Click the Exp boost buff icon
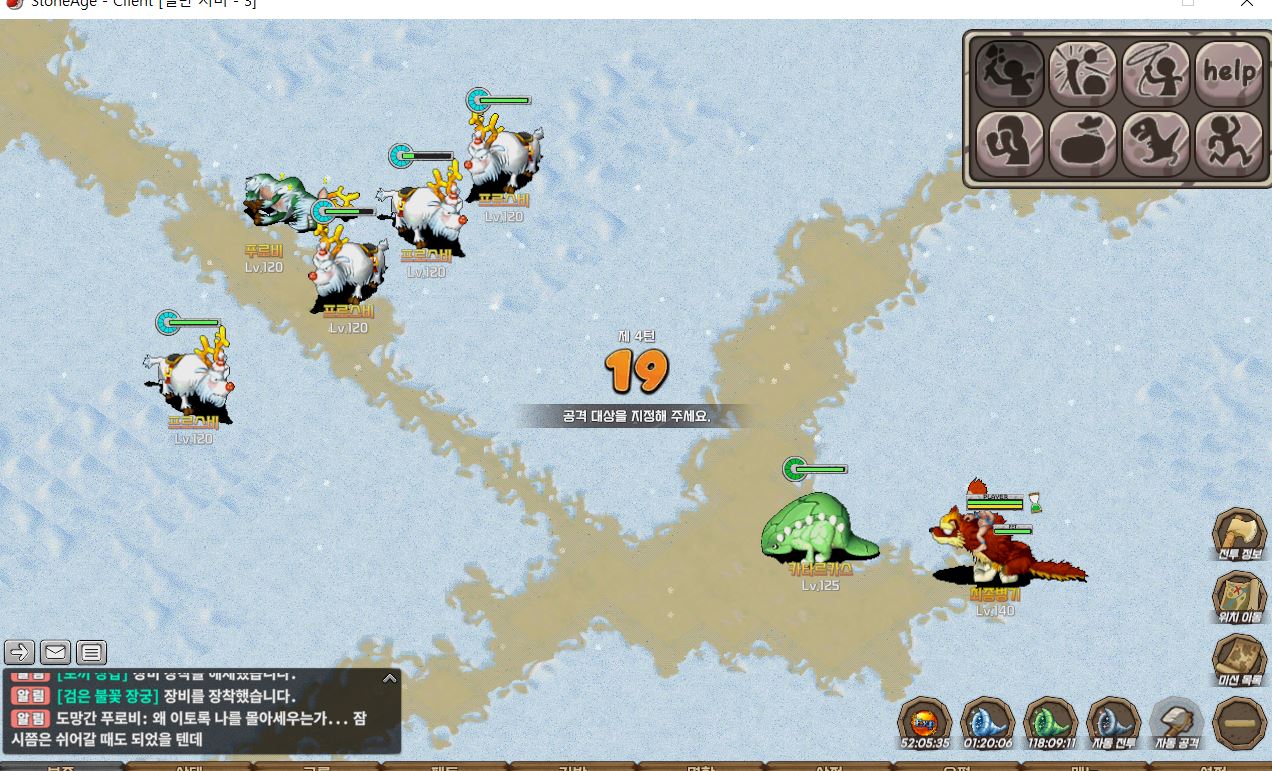The image size is (1272, 771). 924,720
